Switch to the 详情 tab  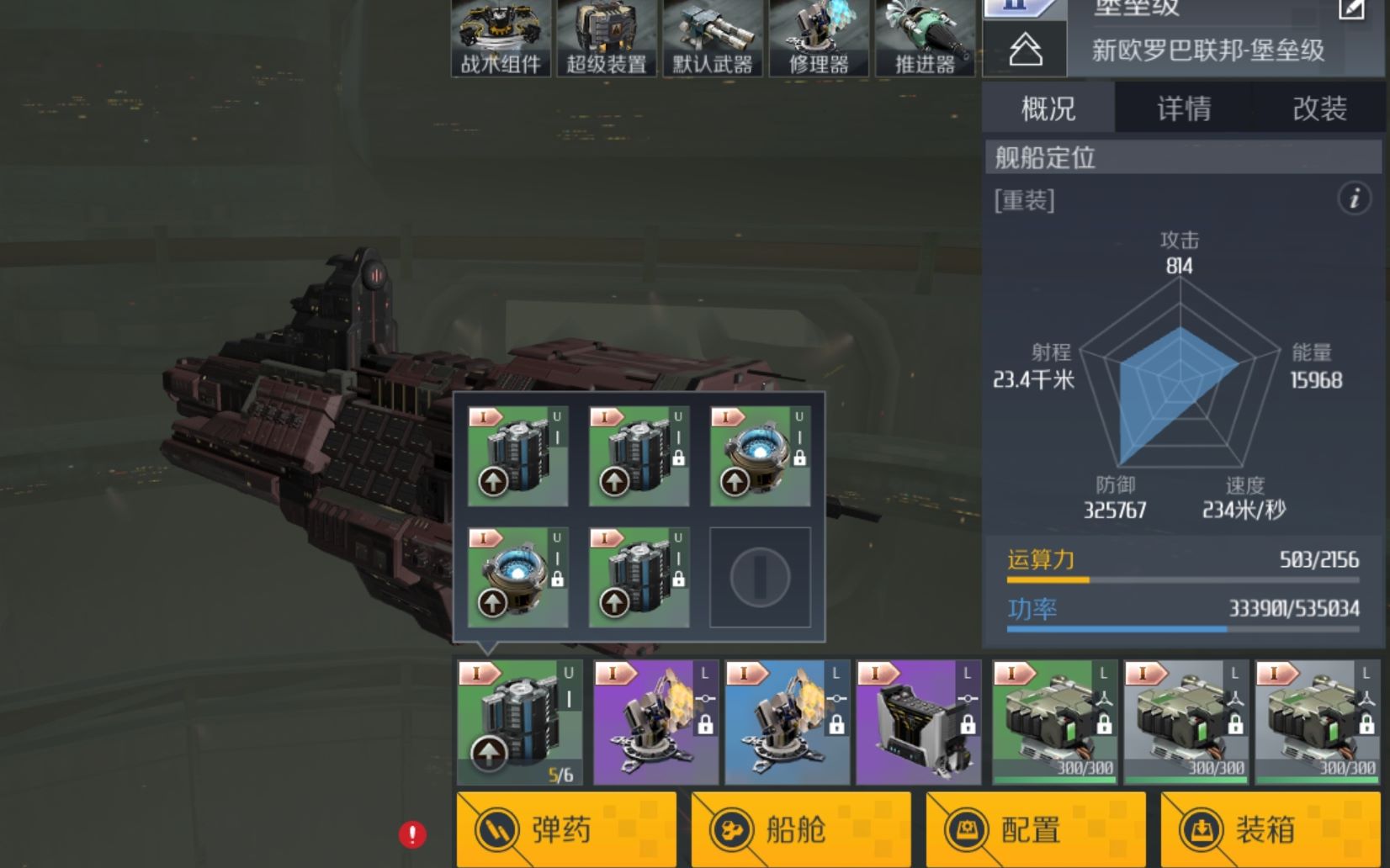pyautogui.click(x=1181, y=108)
